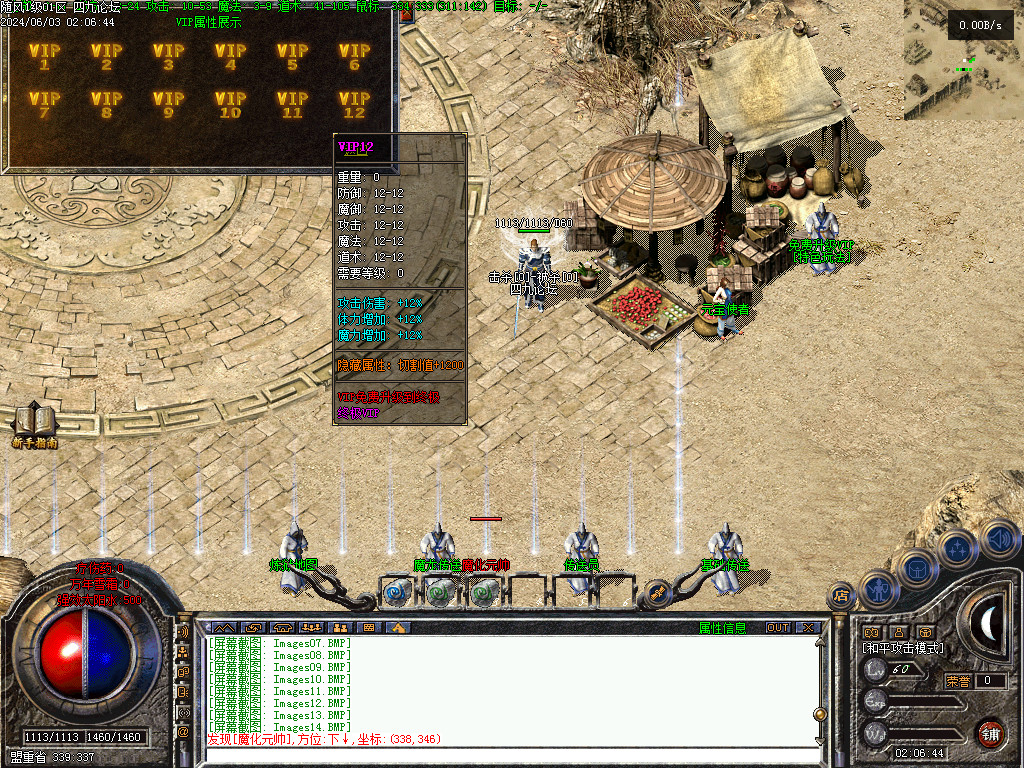
Task: Show the VIP 8 attributes icon
Action: [106, 104]
